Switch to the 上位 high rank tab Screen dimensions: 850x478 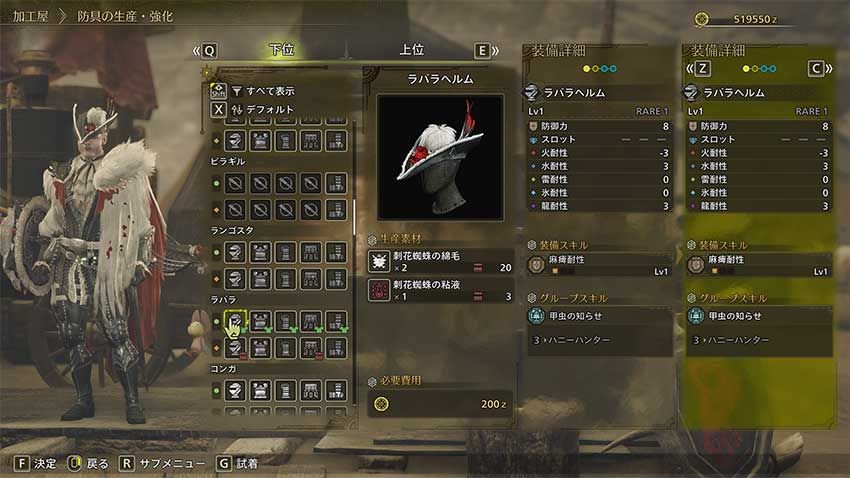pos(411,50)
